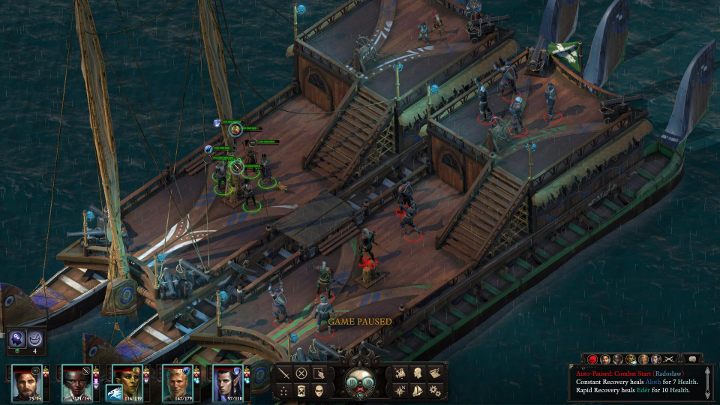Unpause using the central goggles medallion
Image resolution: width=720 pixels, height=405 pixels.
click(x=359, y=382)
